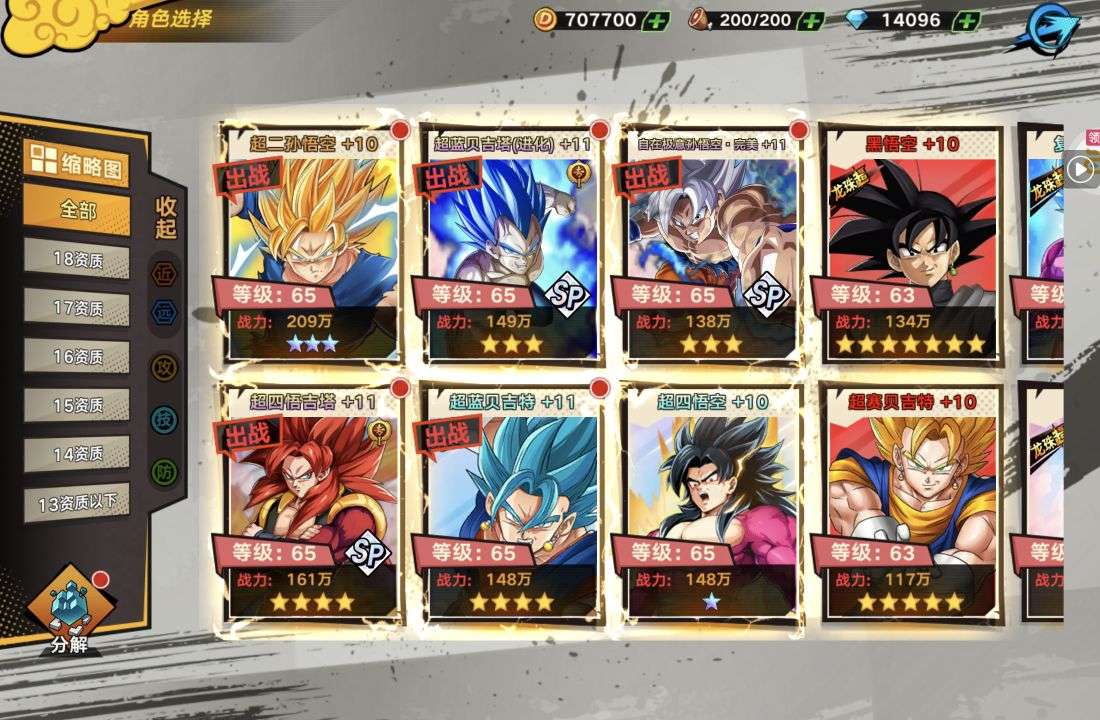Toggle the 缩略图 thumbnail view
The image size is (1100, 720).
[x=76, y=164]
